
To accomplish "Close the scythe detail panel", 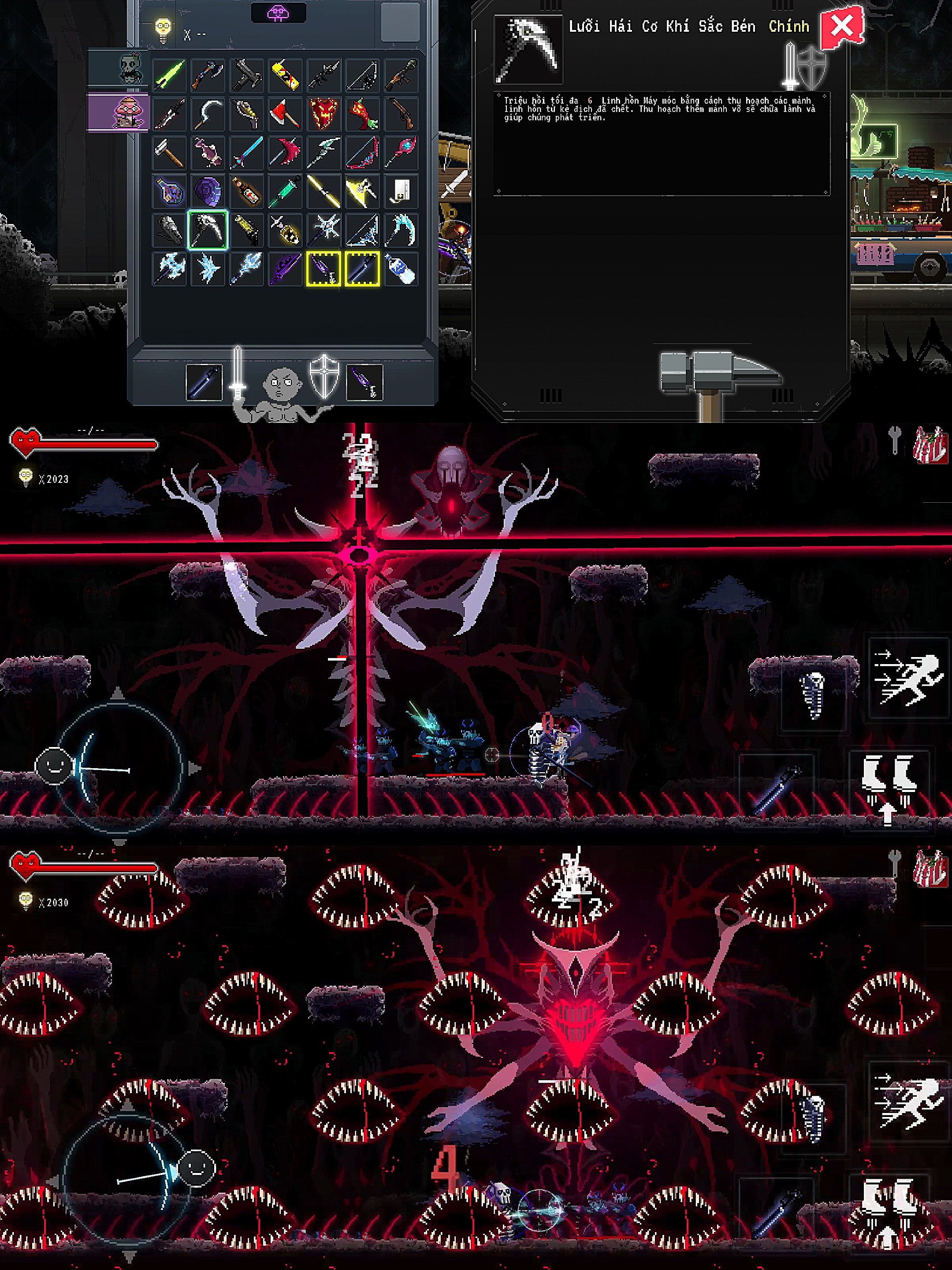I will 841,26.
